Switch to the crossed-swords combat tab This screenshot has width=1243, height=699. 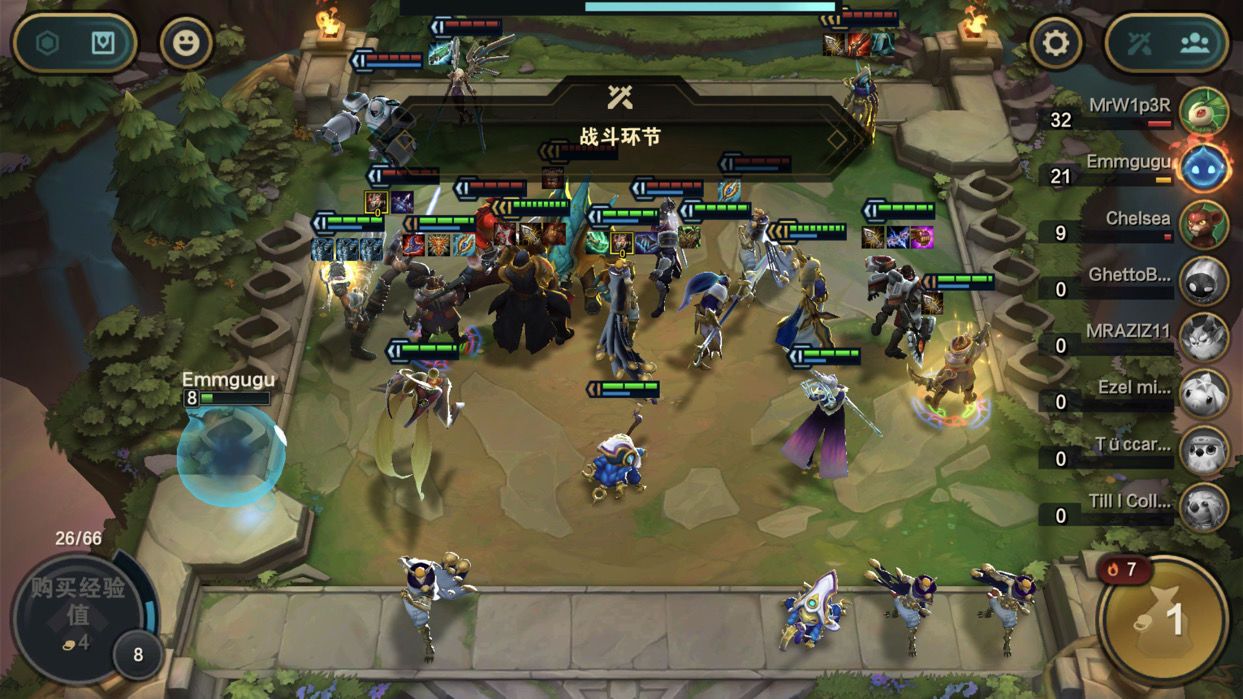coord(1140,43)
